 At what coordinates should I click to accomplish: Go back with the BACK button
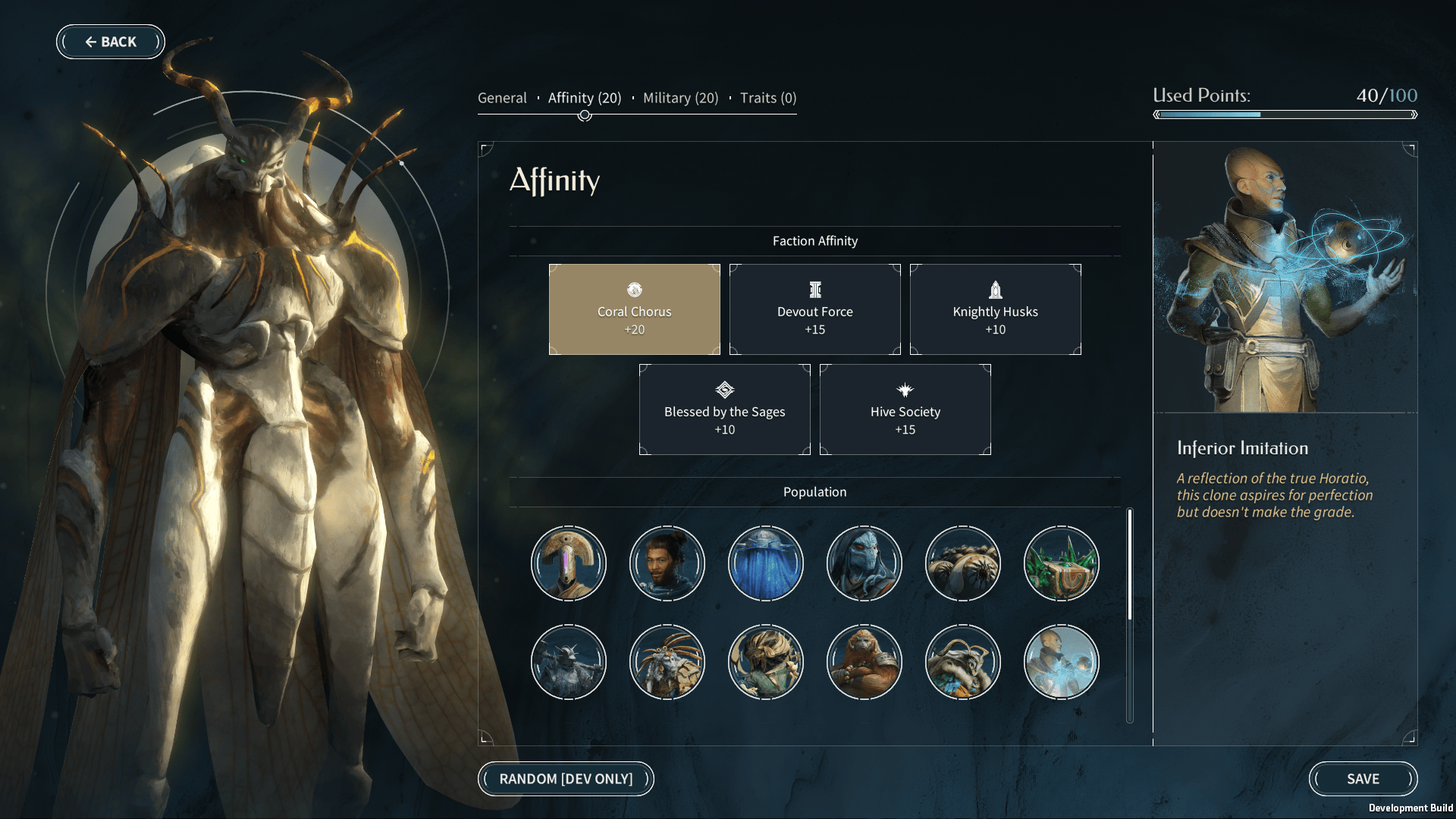click(111, 42)
